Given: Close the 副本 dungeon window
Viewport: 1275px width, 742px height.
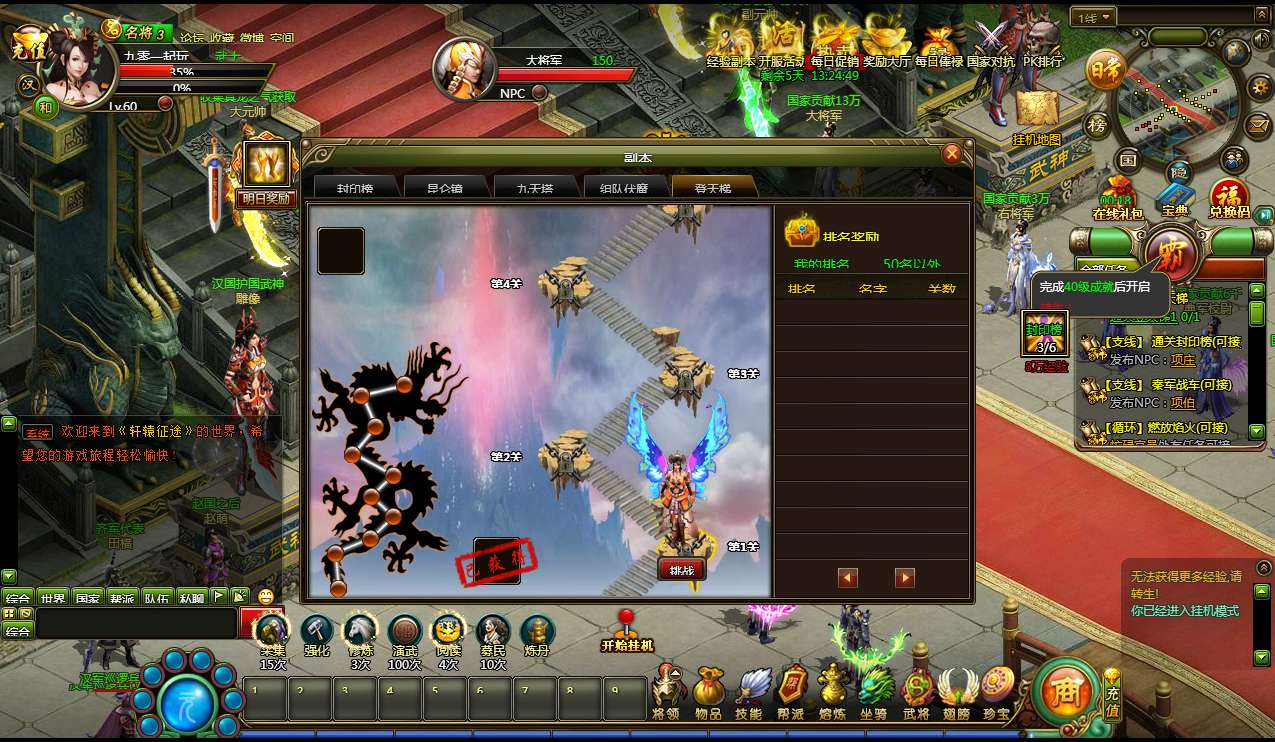Looking at the screenshot, I should pos(952,154).
